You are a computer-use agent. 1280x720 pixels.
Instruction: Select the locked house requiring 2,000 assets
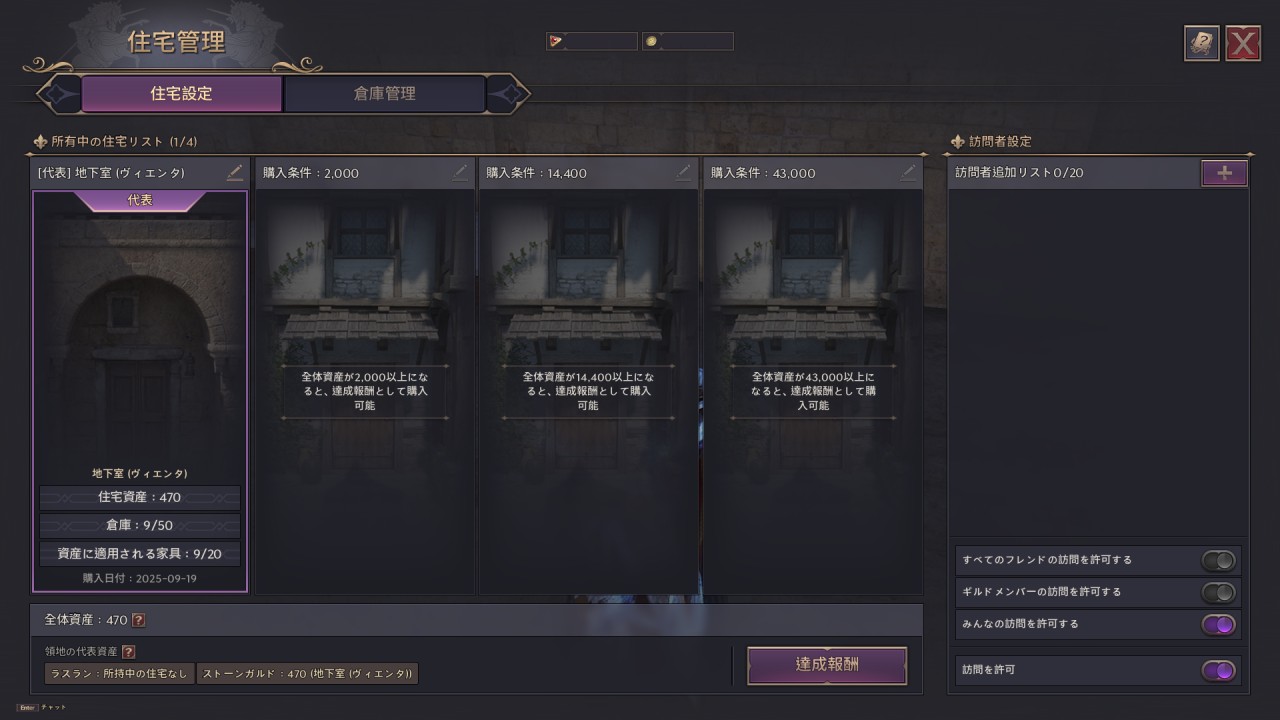(x=364, y=390)
